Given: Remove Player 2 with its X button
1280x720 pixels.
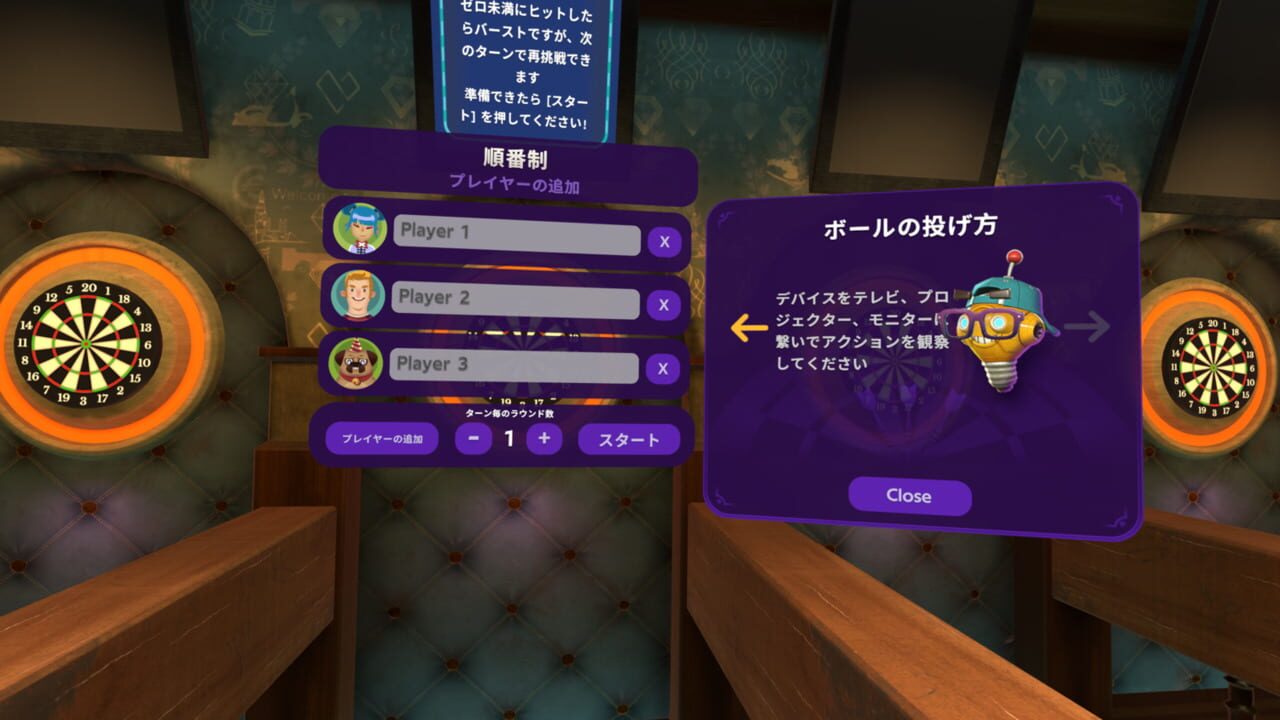Looking at the screenshot, I should pos(663,303).
